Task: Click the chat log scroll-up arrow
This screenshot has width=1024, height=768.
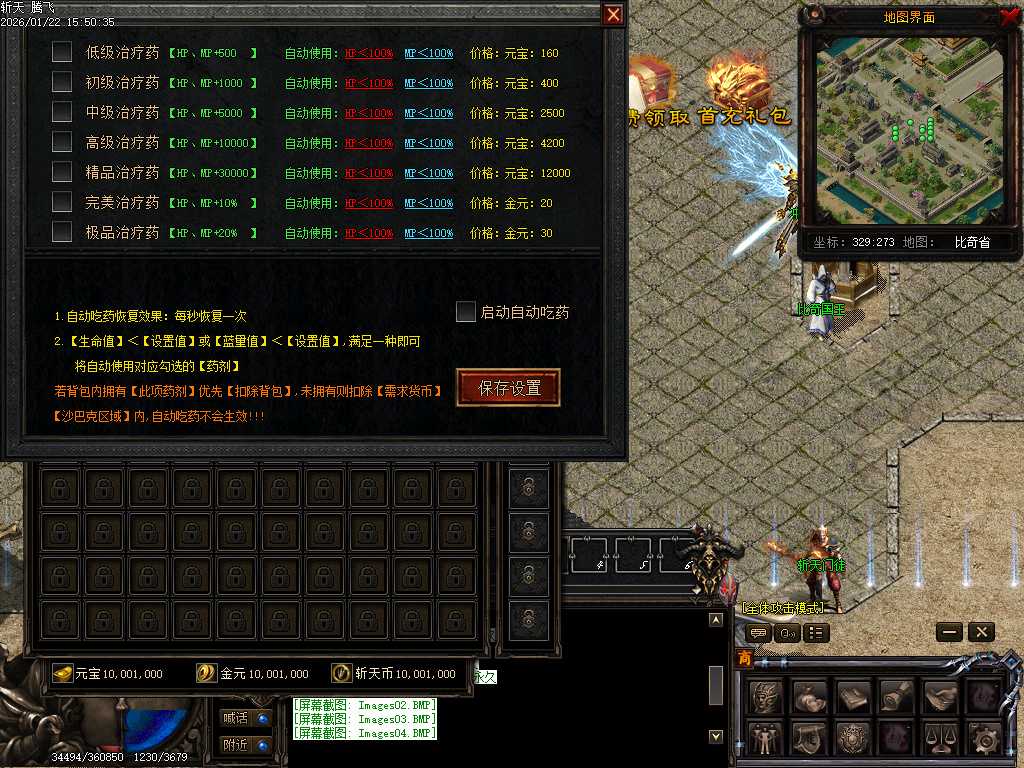Action: [715, 620]
